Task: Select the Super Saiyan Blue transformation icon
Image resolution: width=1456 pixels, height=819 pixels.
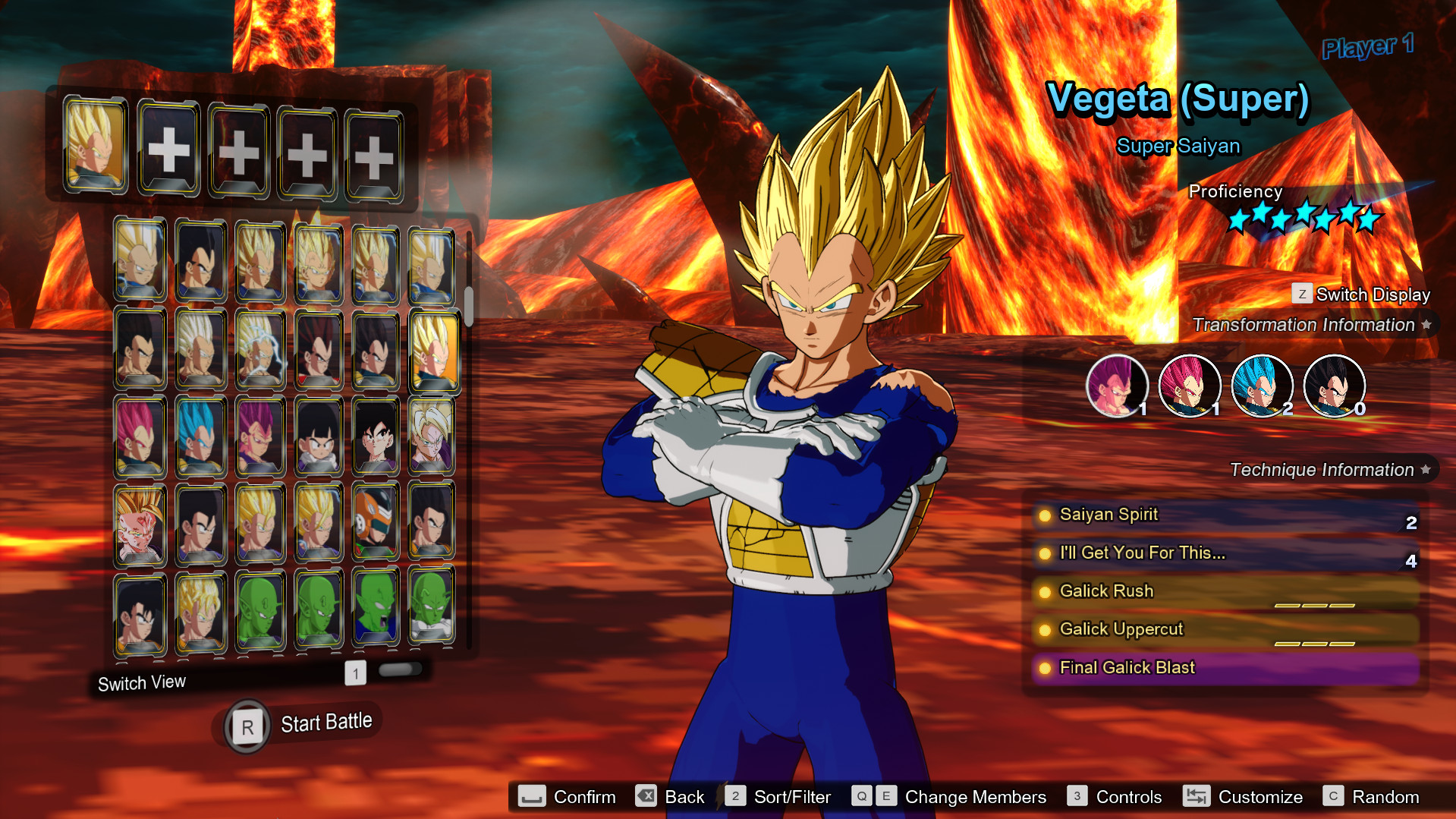Action: pyautogui.click(x=1262, y=386)
